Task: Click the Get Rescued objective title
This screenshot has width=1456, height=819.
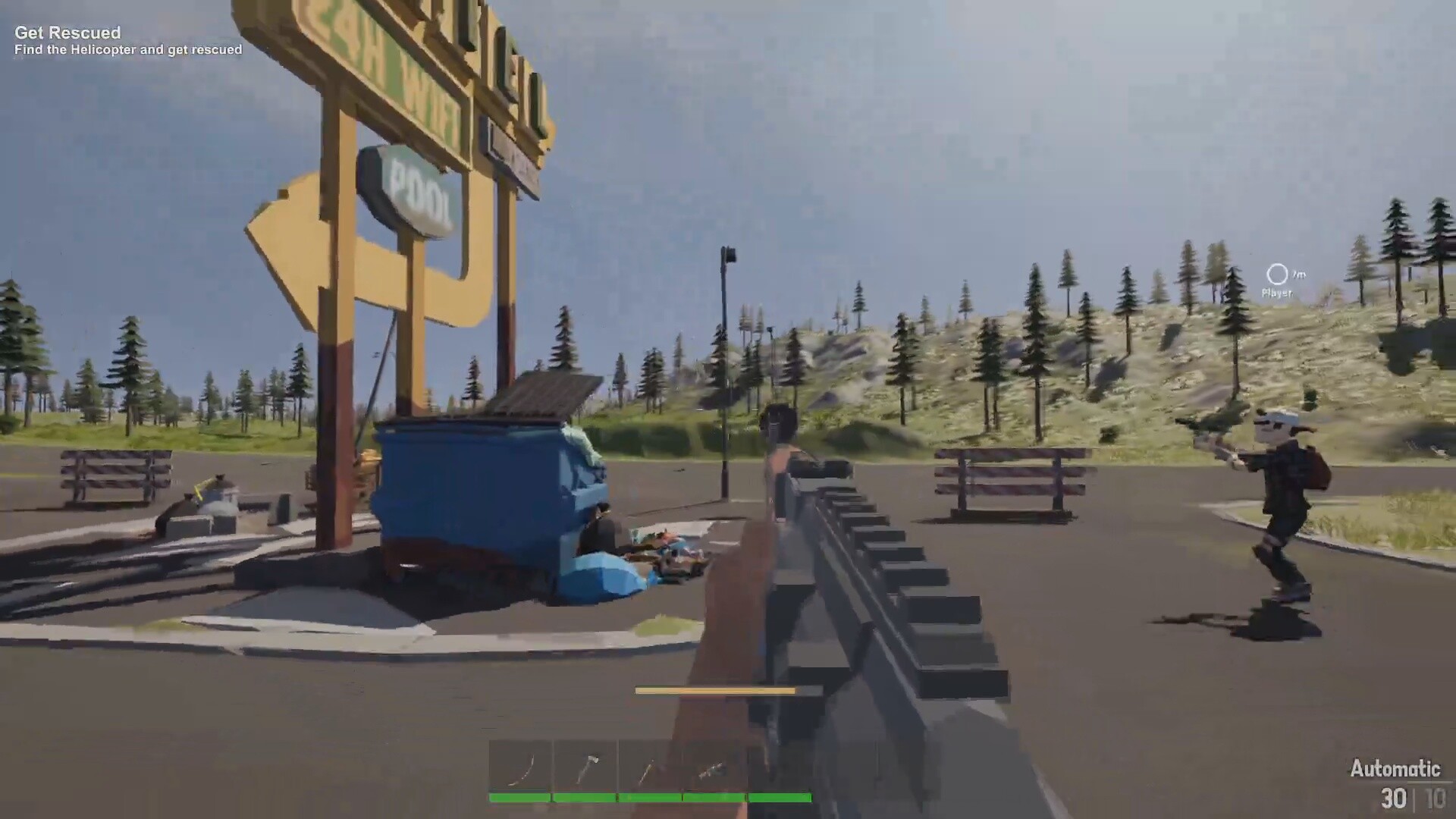Action: click(68, 33)
